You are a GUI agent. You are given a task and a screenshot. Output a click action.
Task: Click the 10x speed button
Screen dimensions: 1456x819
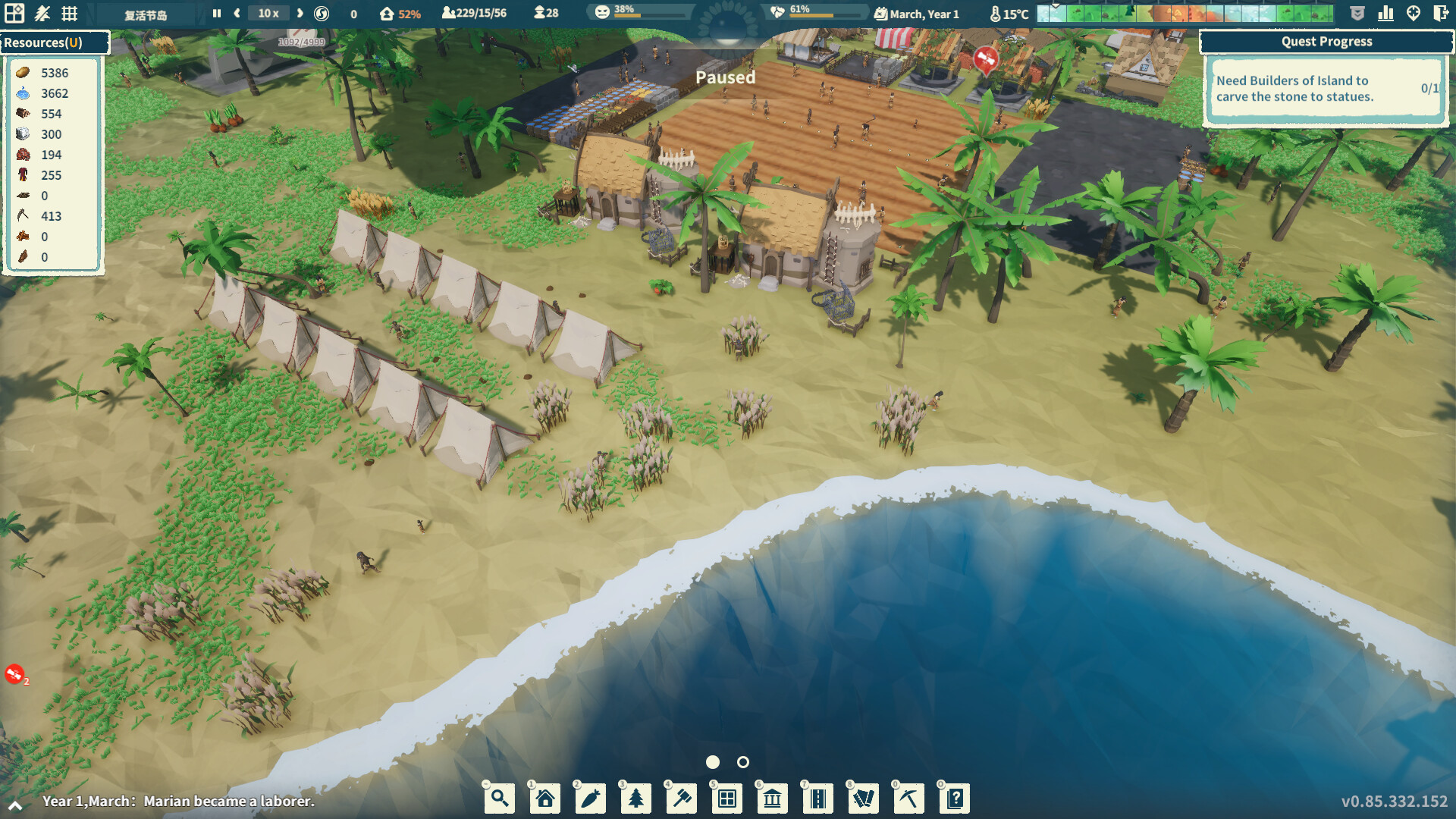(267, 13)
